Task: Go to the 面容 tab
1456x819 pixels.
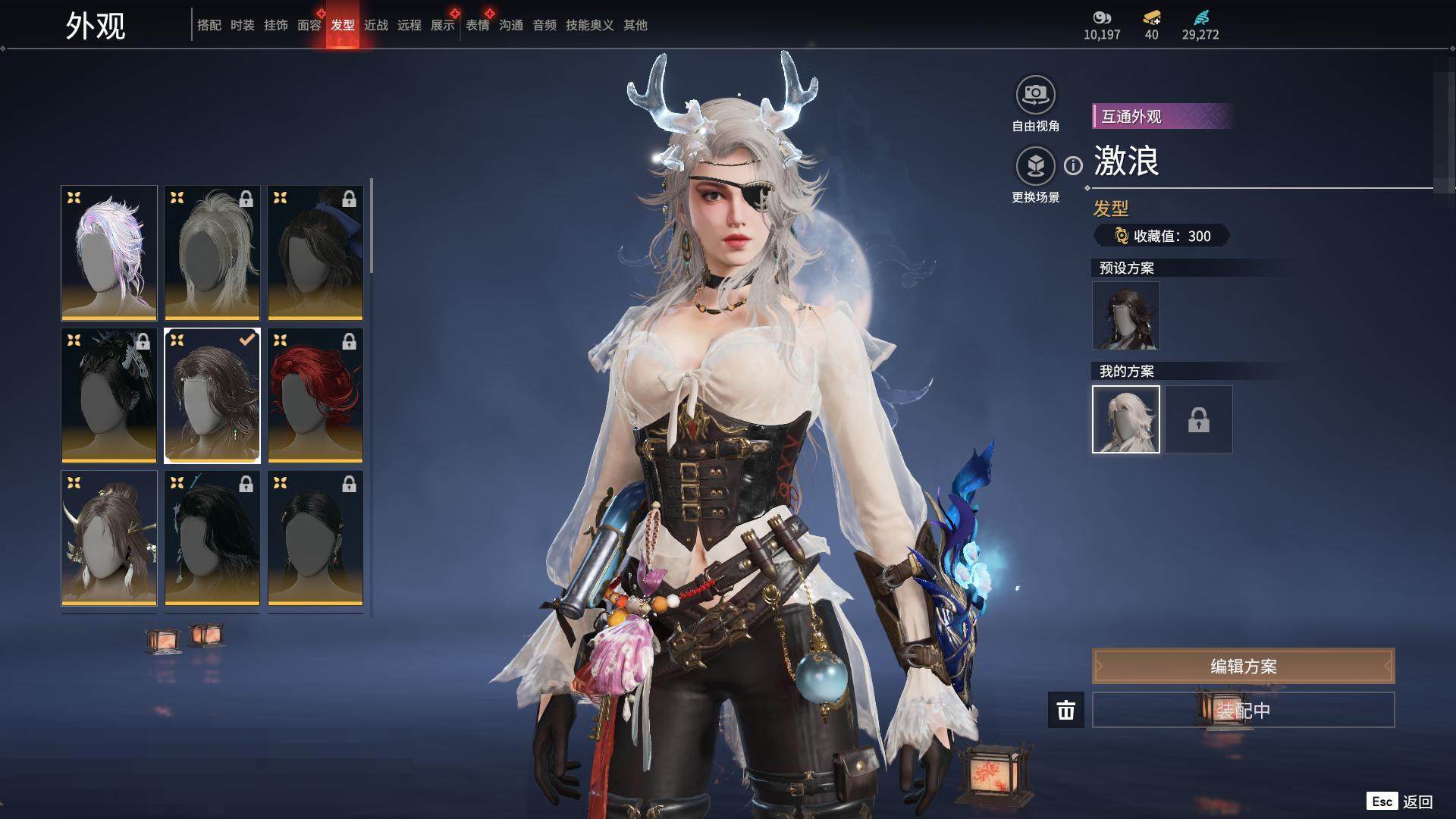Action: pyautogui.click(x=309, y=25)
